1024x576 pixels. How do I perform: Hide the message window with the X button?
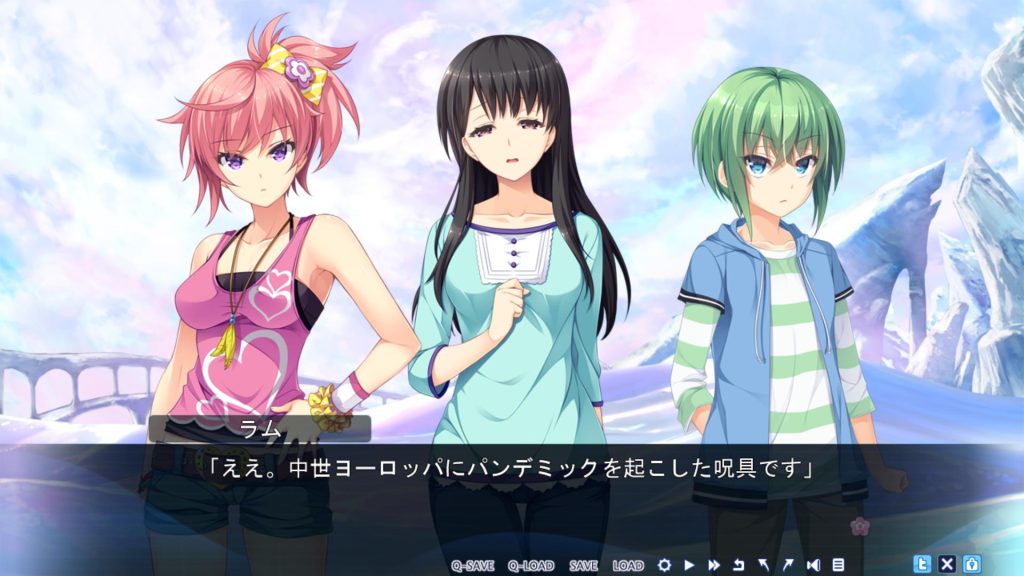click(947, 563)
